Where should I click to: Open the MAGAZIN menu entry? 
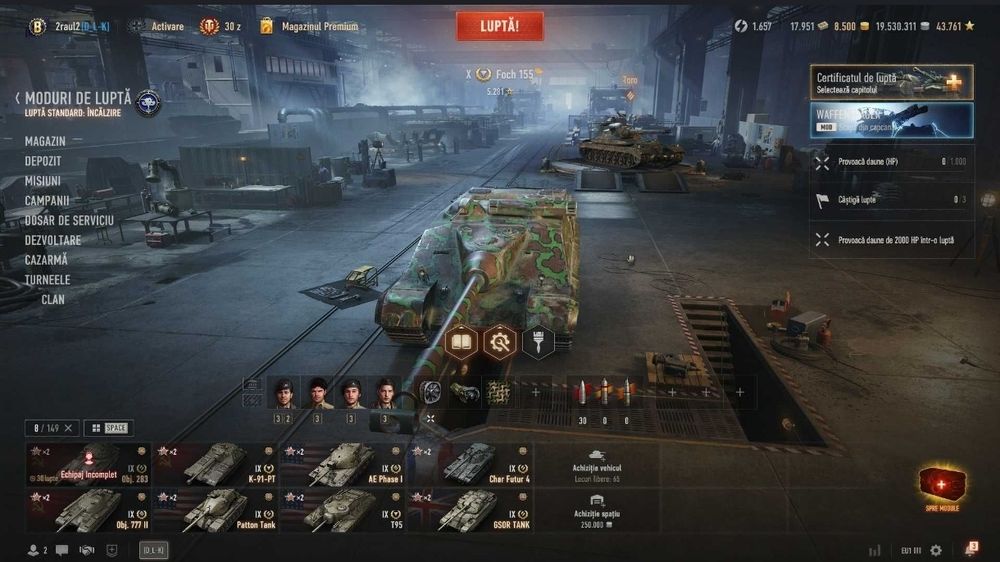tap(45, 142)
